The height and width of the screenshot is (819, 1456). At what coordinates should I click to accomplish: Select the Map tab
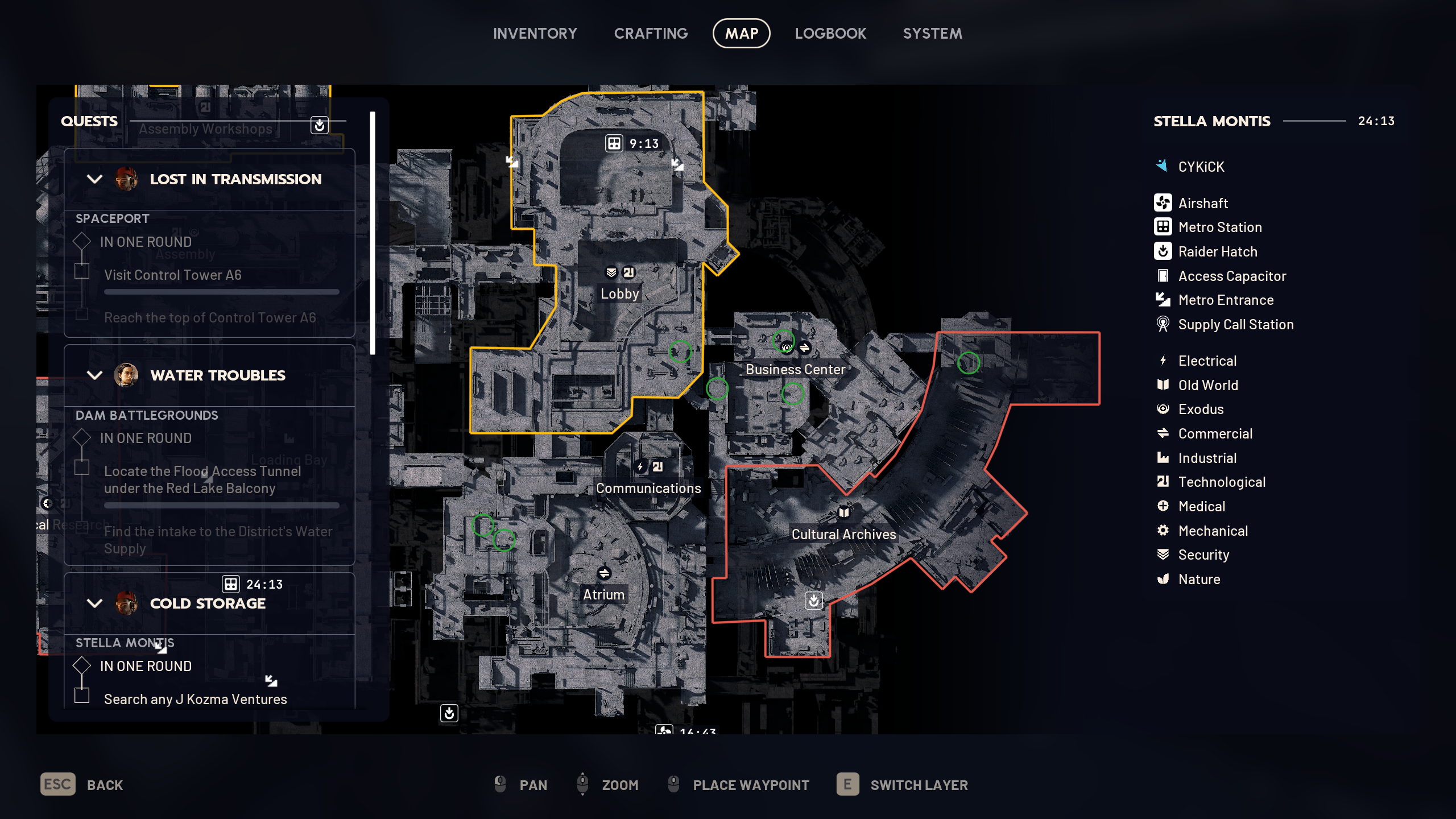741,34
